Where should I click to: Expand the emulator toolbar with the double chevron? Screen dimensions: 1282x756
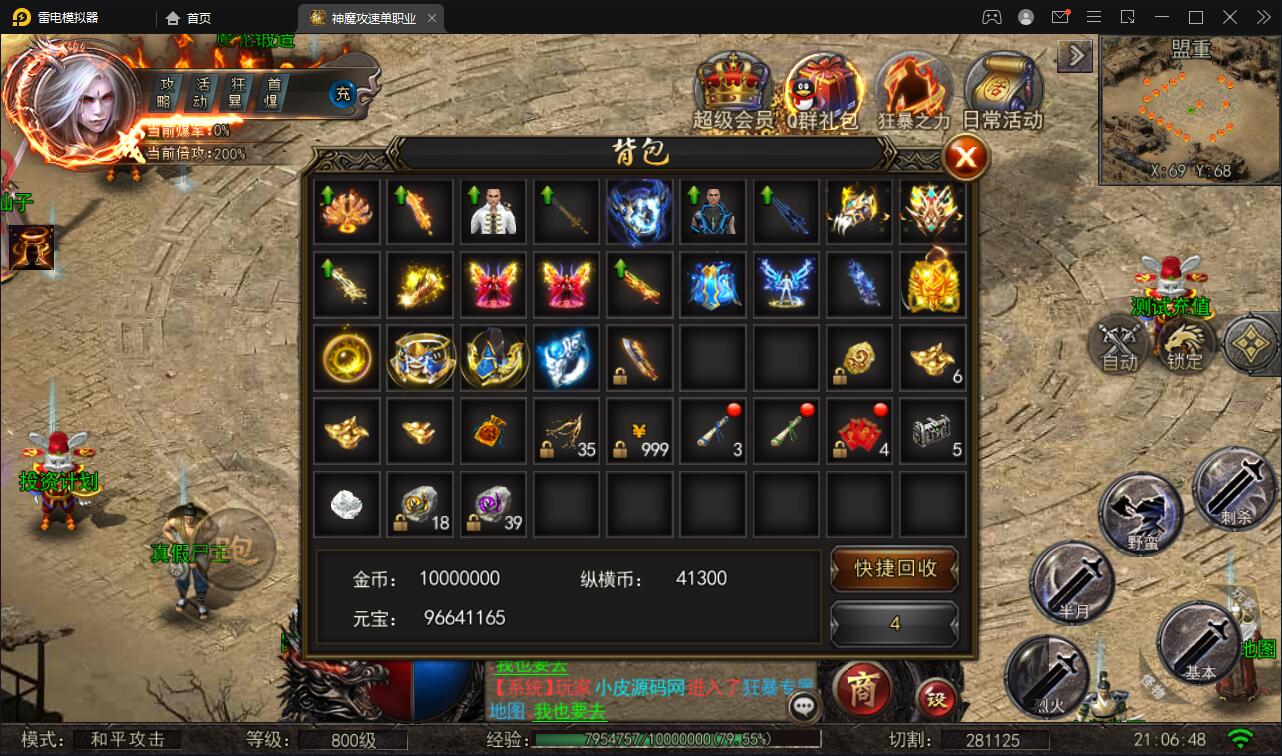pos(1262,17)
